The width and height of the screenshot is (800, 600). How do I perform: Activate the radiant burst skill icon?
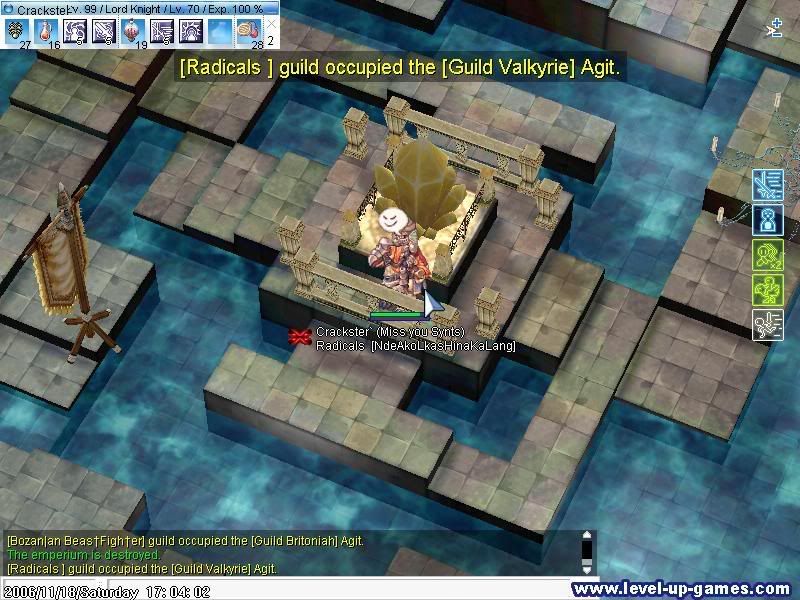coord(191,31)
